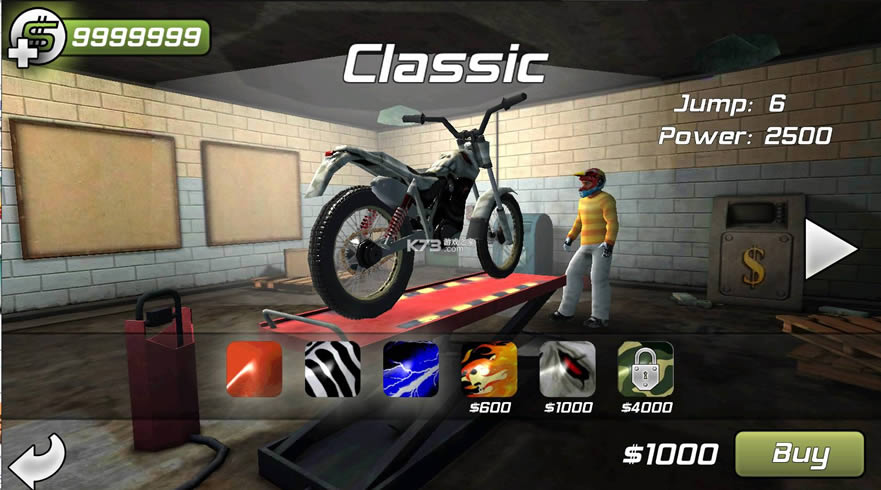Select the red paint skin
Viewport: 881px width, 490px height.
[254, 369]
